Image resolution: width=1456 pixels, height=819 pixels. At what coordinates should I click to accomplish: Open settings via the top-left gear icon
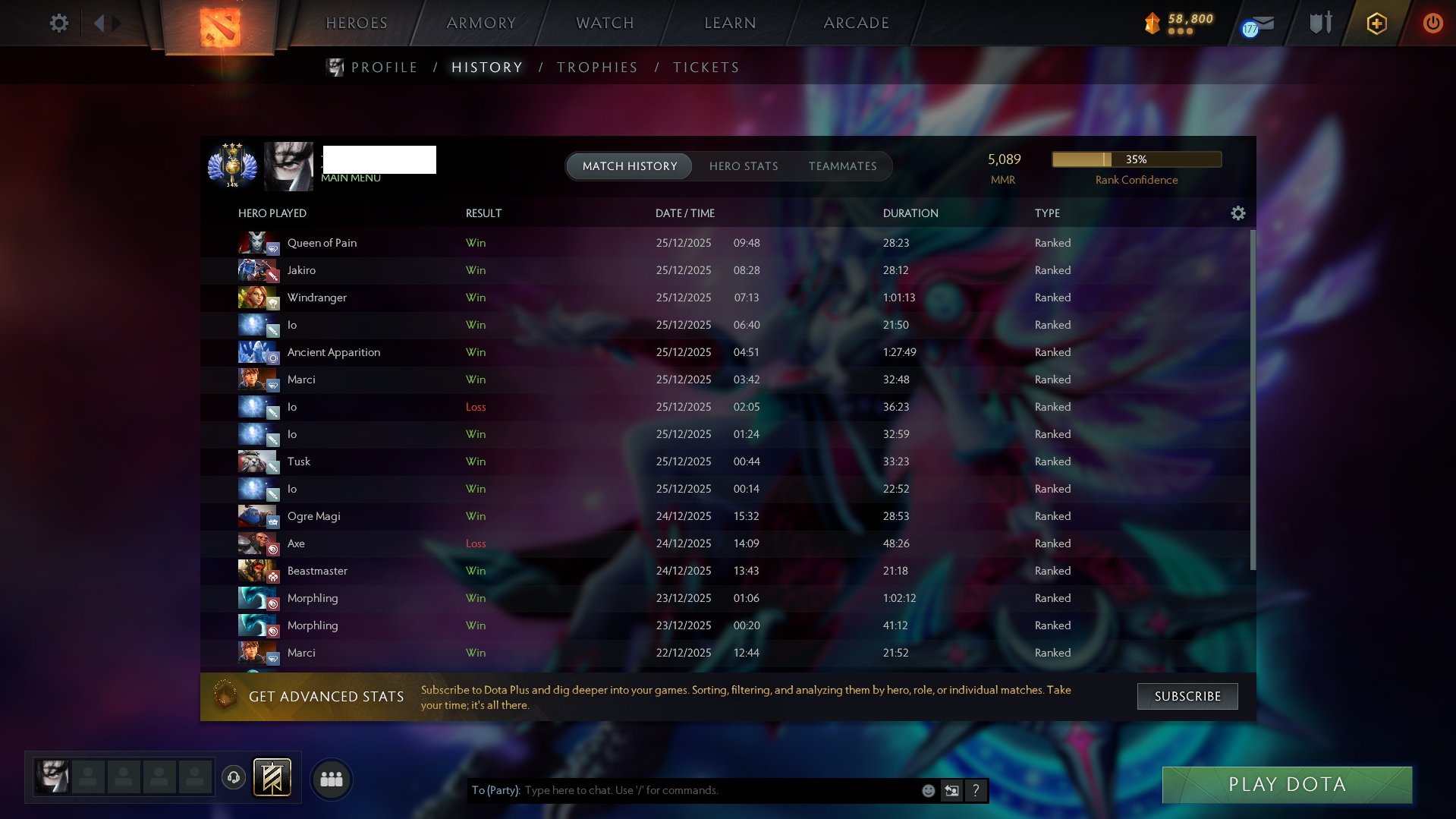pos(59,24)
